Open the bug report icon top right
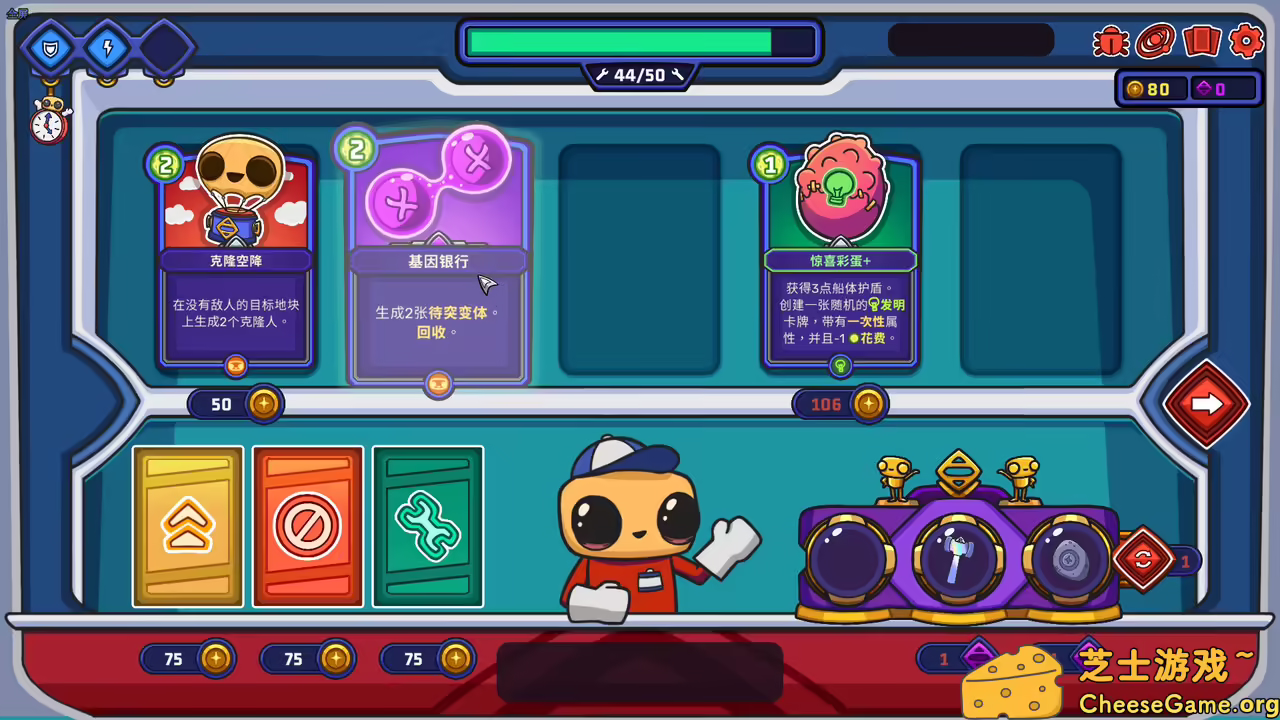 [x=1110, y=41]
